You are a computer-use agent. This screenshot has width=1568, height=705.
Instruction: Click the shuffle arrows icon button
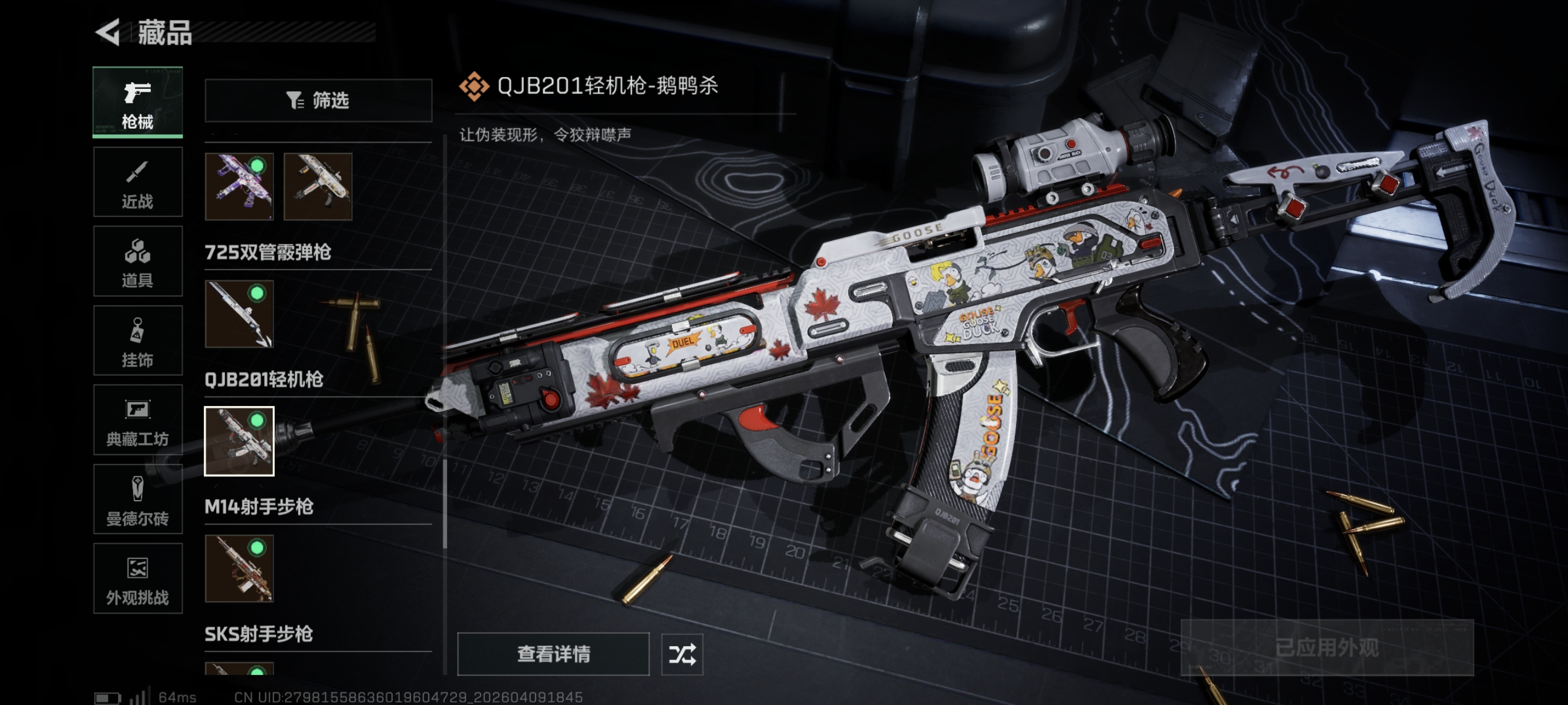682,654
